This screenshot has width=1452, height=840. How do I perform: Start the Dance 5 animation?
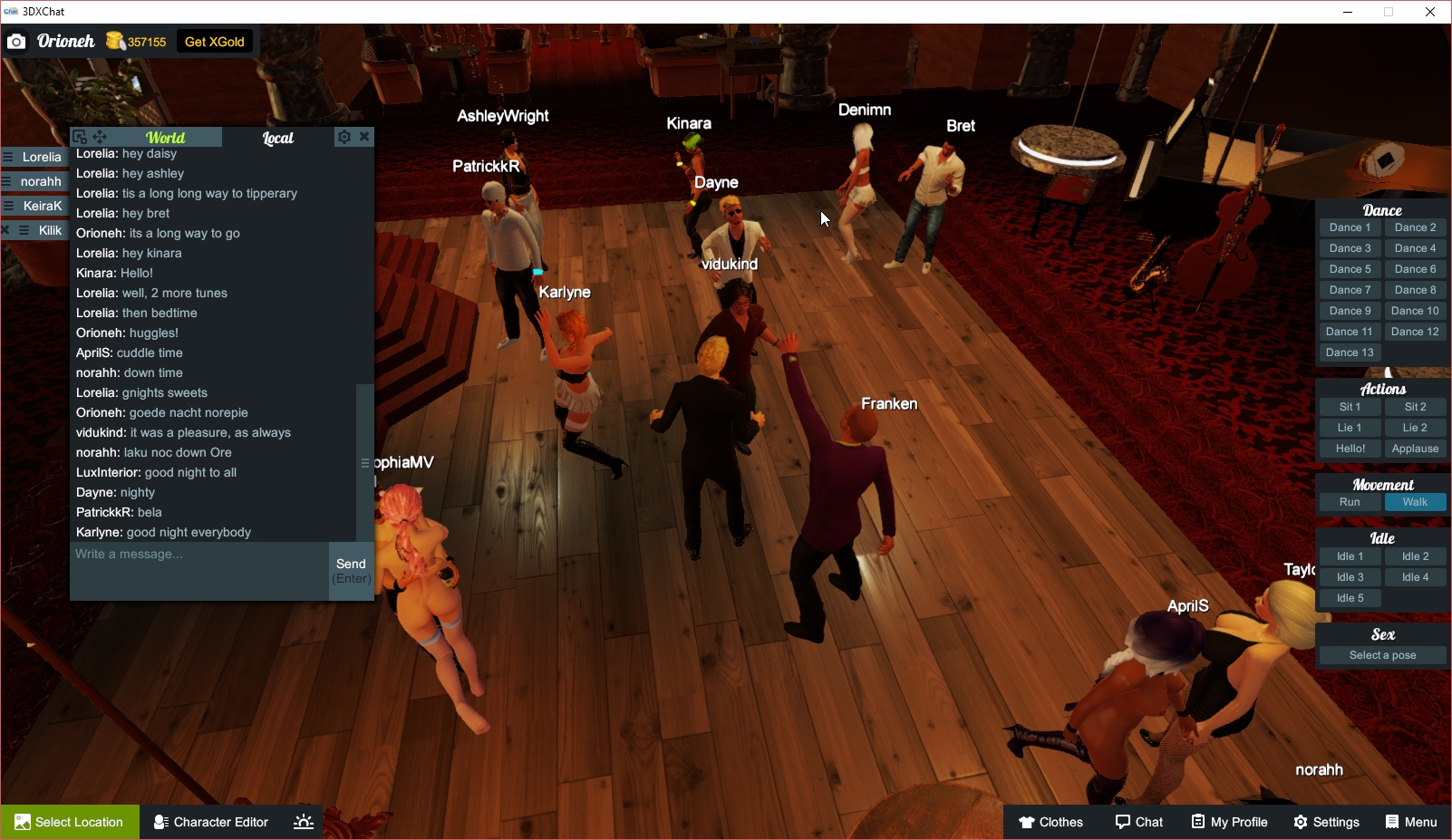point(1350,268)
